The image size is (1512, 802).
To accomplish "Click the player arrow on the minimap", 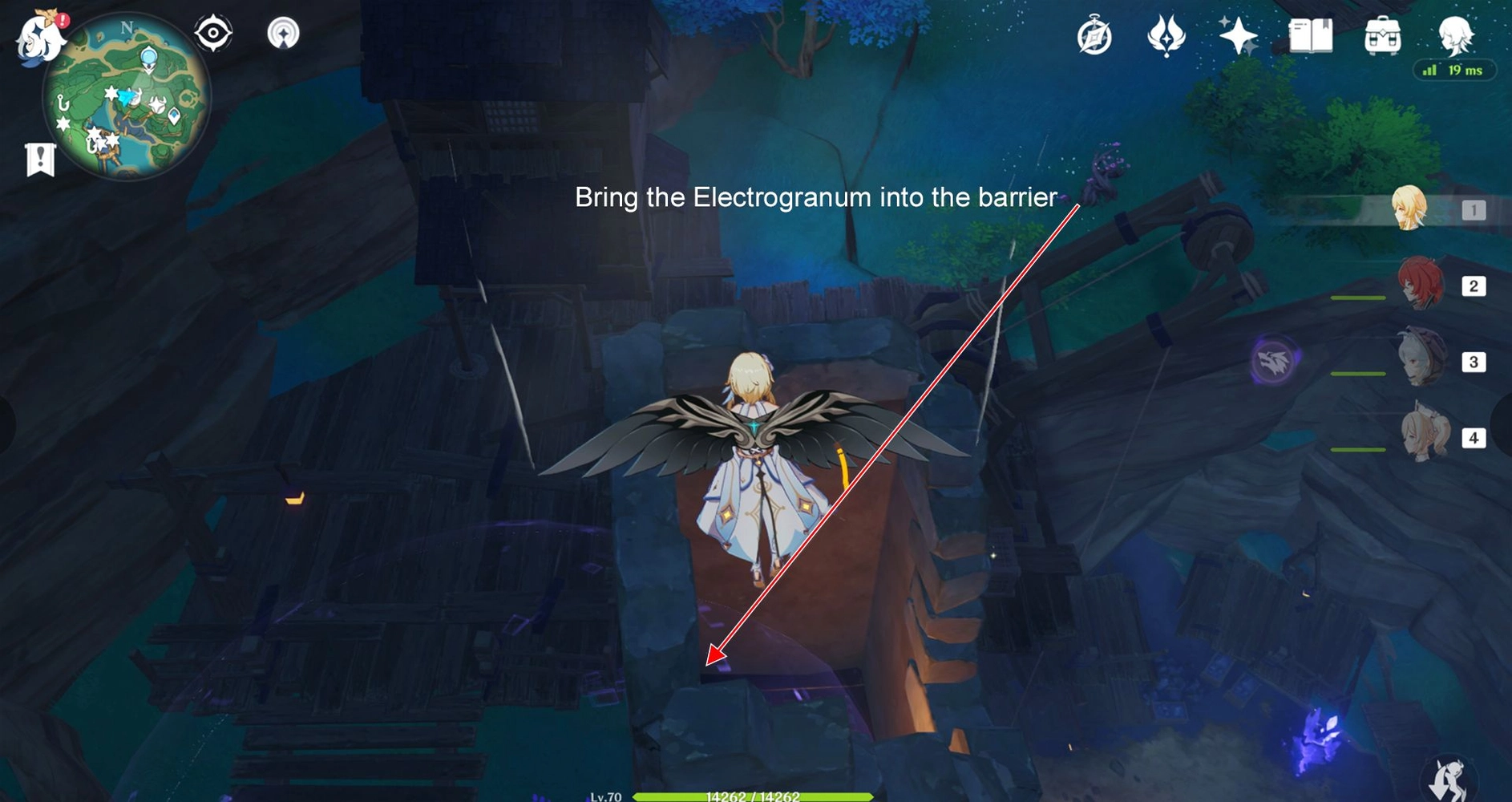I will coord(125,98).
